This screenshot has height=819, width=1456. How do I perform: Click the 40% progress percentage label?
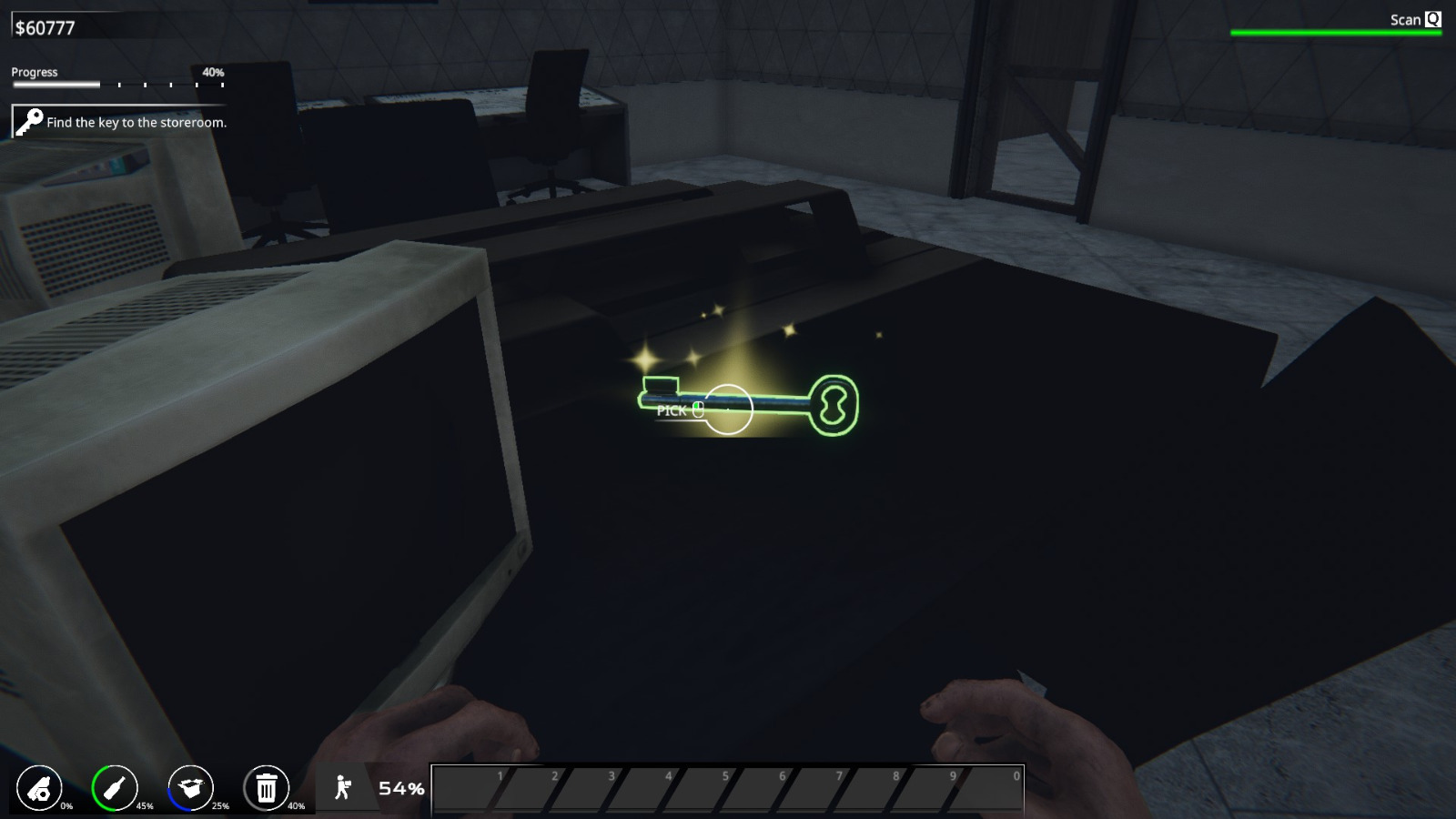coord(215,71)
